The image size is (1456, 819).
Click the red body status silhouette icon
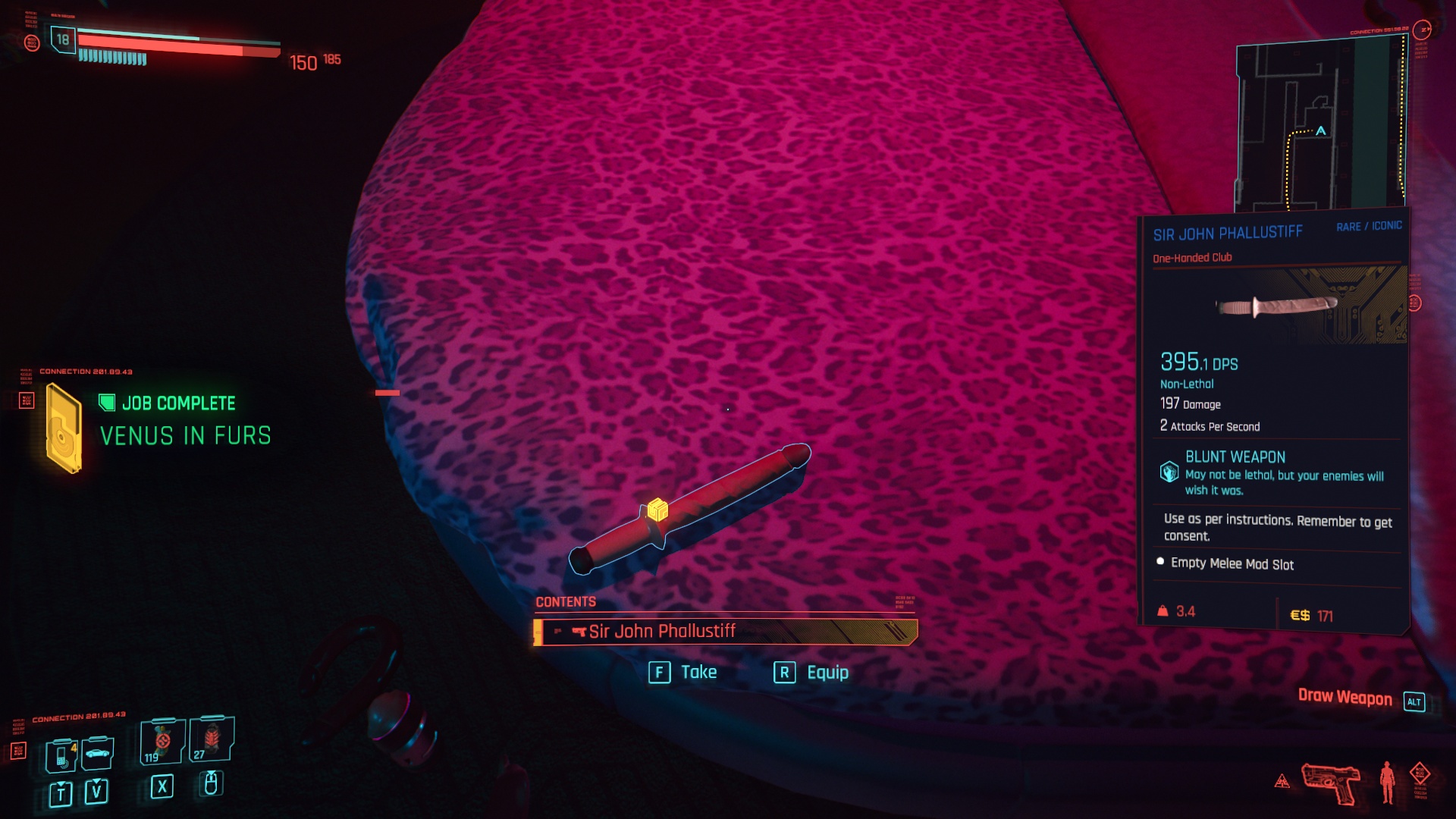coord(1387,781)
